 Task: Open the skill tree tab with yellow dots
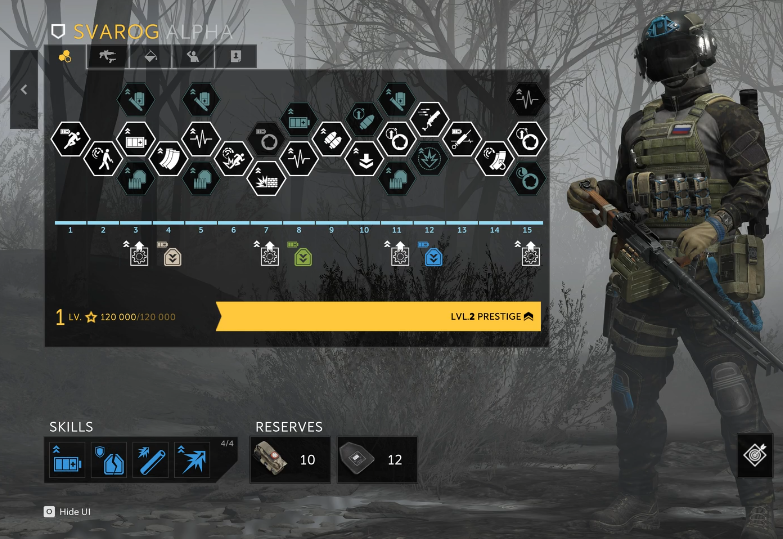coord(65,57)
